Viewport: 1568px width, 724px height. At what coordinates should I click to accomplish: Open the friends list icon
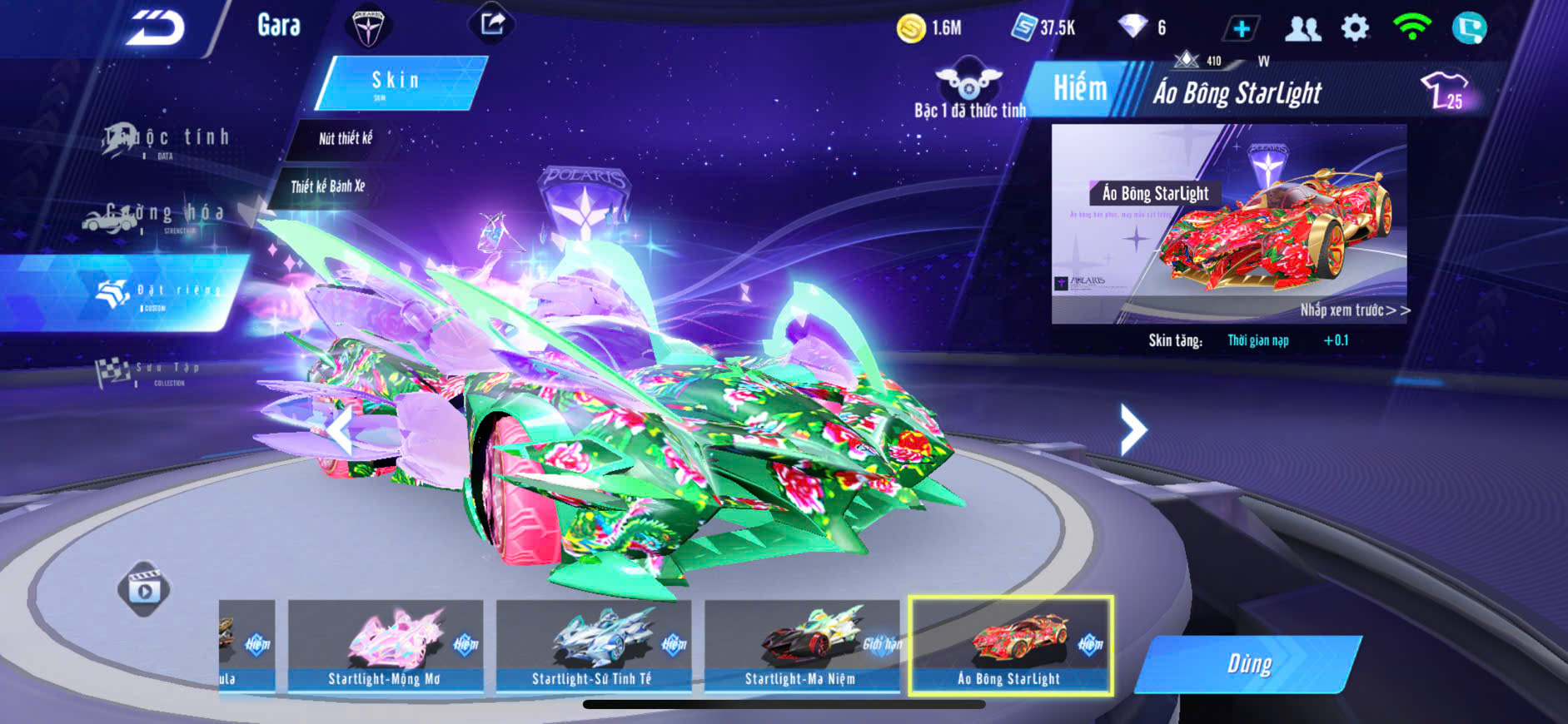(1302, 29)
